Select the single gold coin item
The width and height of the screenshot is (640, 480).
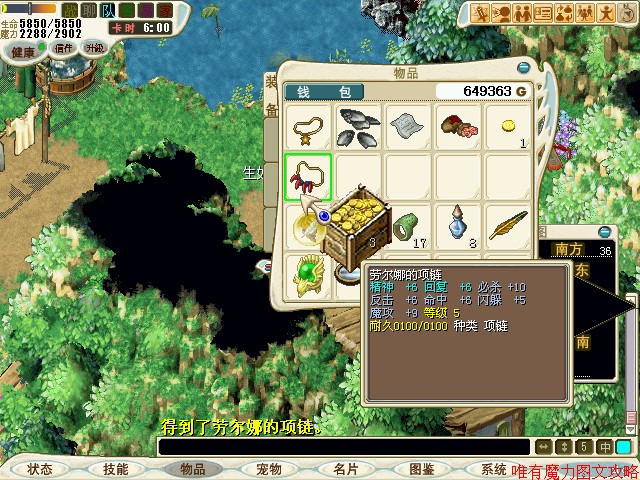click(x=508, y=128)
